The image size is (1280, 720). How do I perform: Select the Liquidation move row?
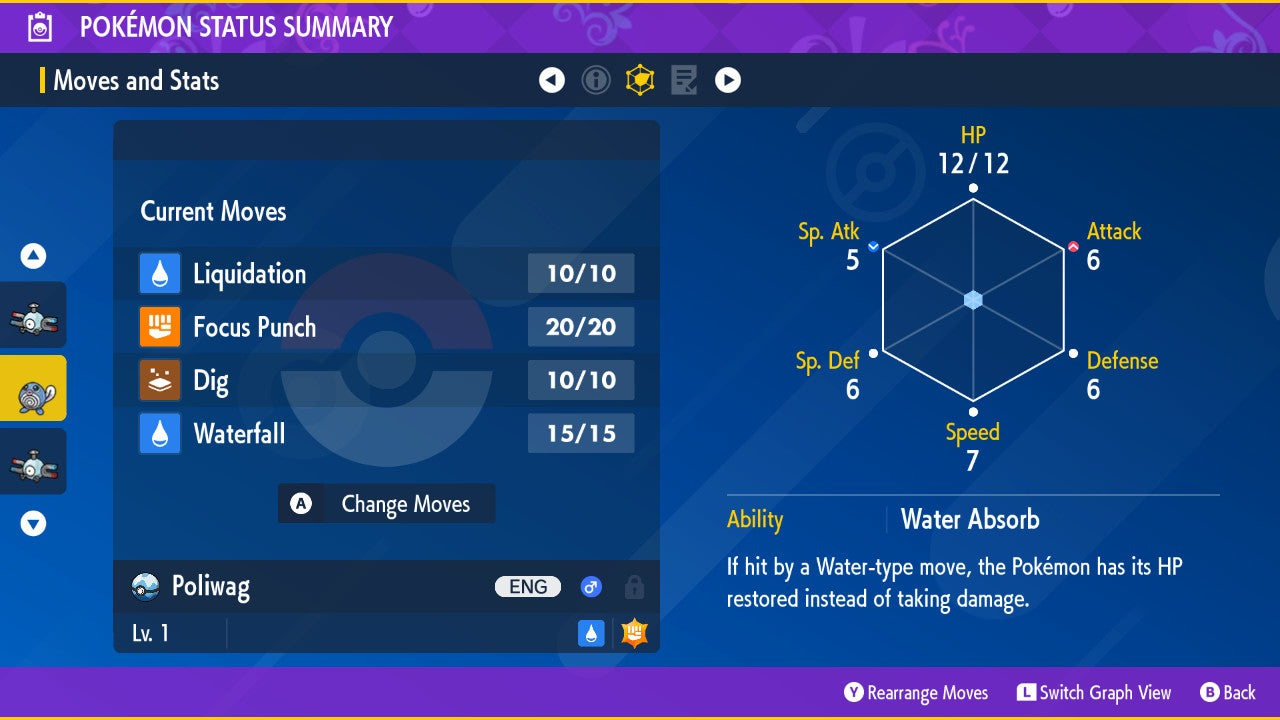[x=386, y=274]
